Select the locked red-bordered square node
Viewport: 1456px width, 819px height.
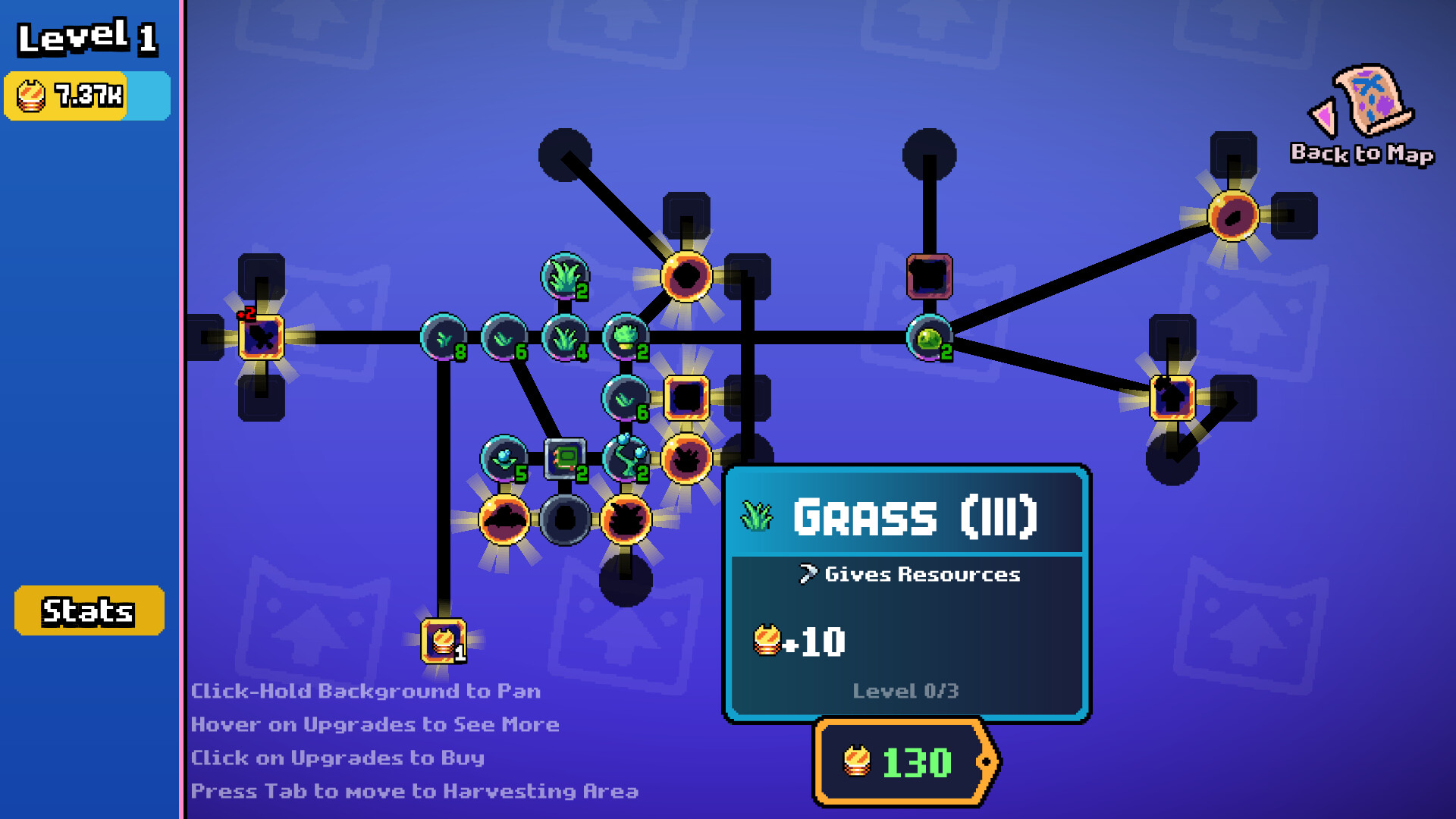(x=929, y=276)
